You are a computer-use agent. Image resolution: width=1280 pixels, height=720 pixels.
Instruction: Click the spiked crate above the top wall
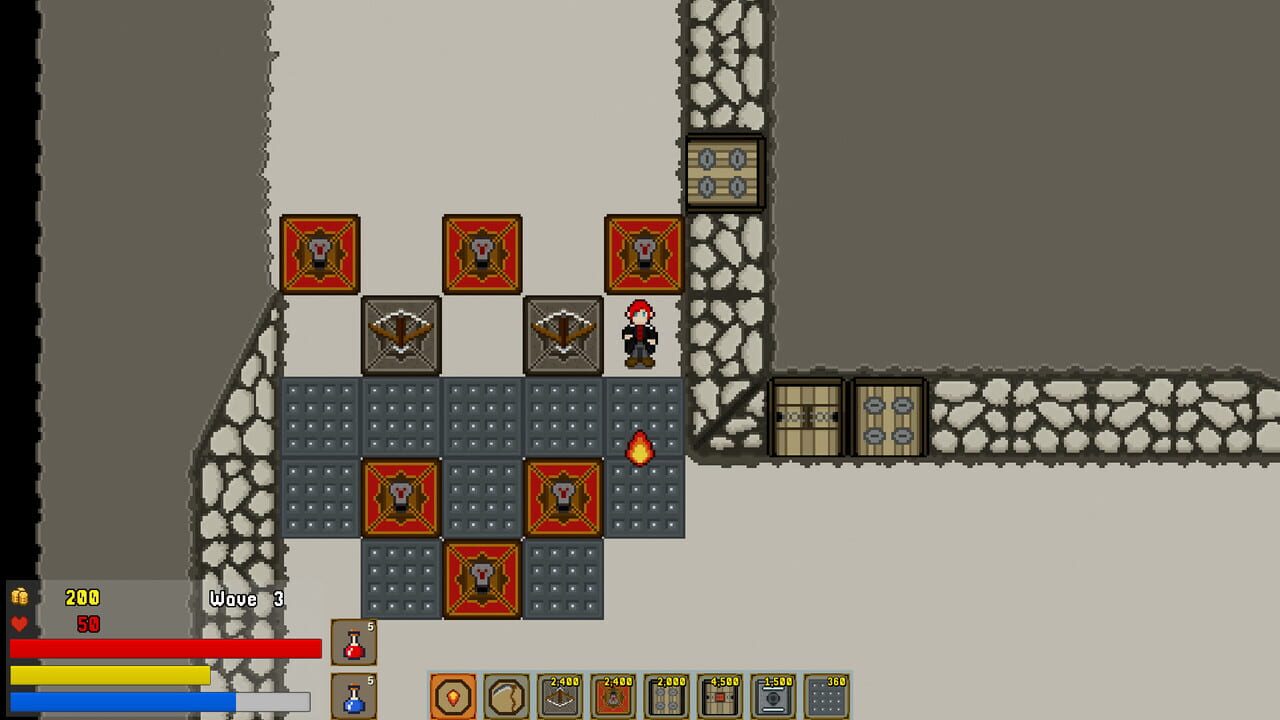click(726, 169)
